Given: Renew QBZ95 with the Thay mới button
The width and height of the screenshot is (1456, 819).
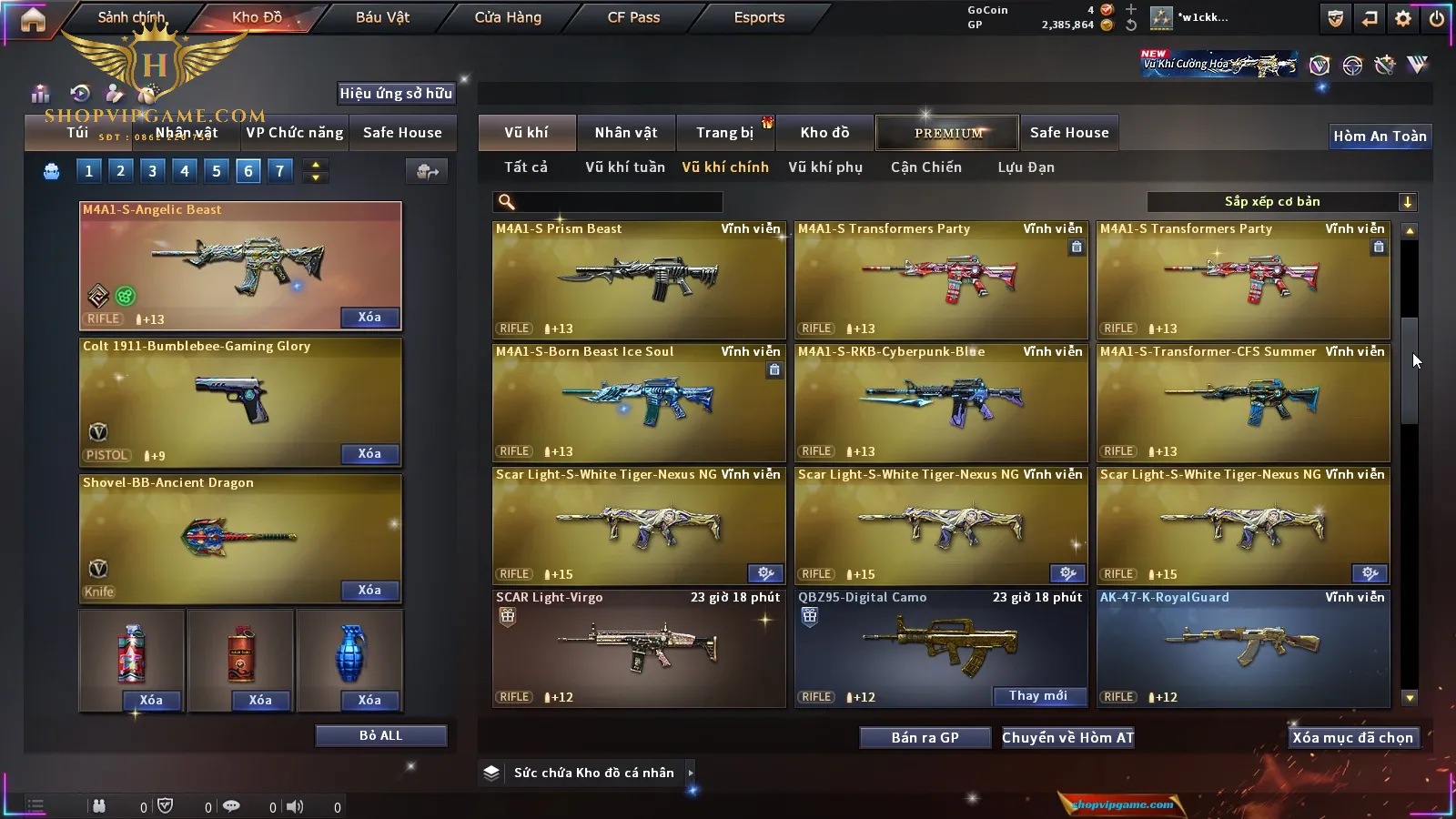Looking at the screenshot, I should point(1038,696).
